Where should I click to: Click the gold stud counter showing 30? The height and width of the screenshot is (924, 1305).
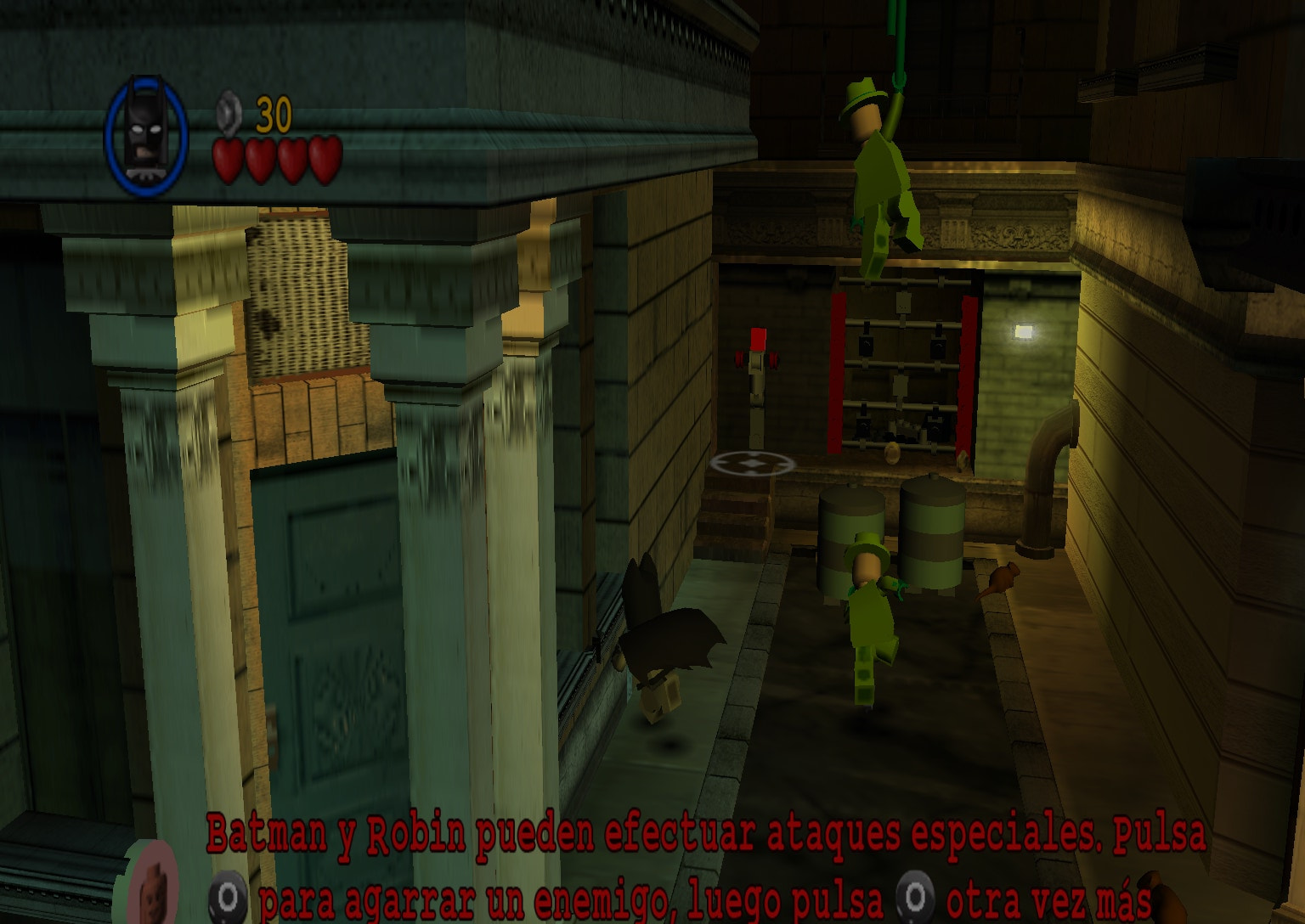point(274,112)
